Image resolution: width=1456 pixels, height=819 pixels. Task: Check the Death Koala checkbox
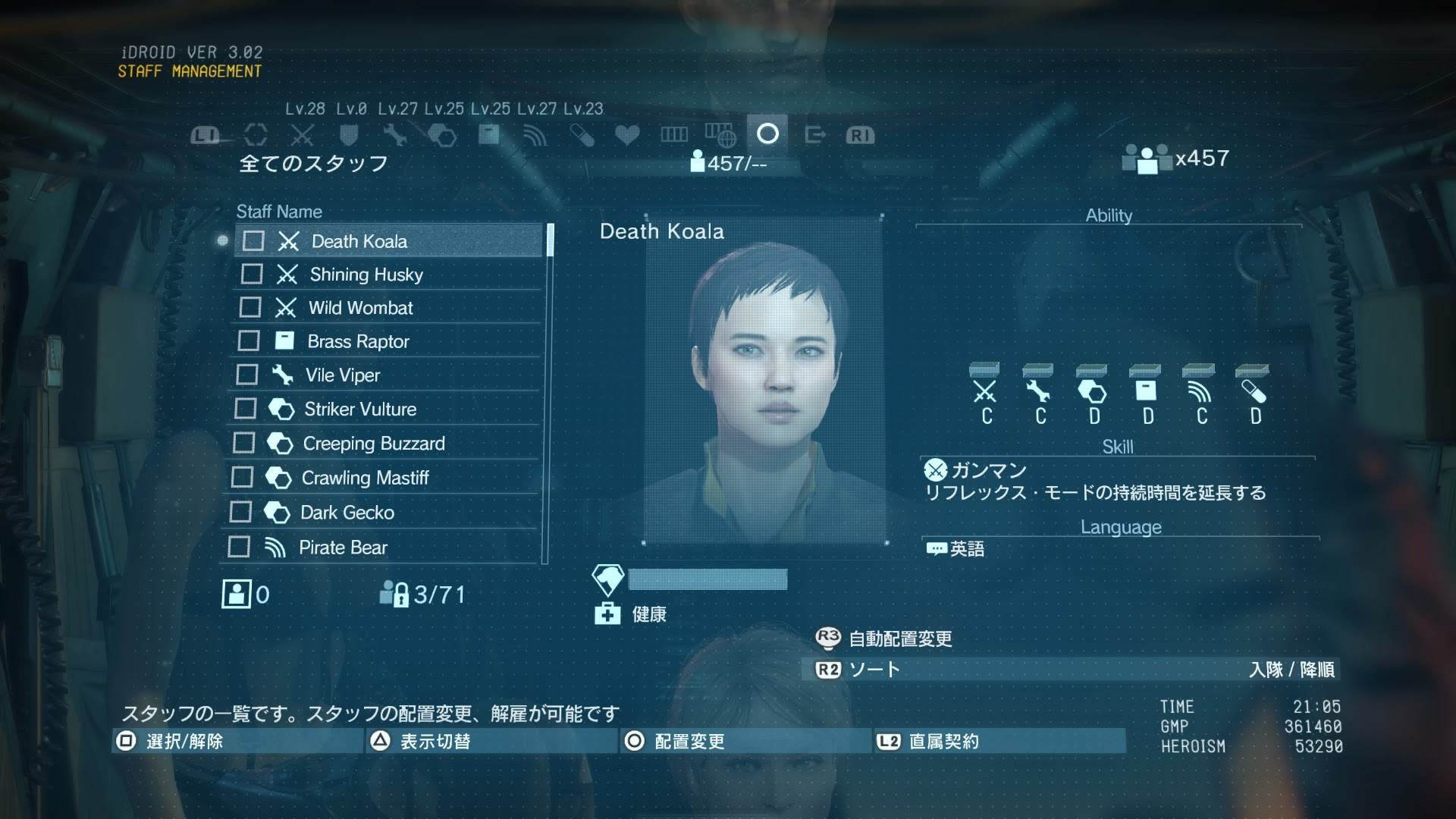[251, 240]
